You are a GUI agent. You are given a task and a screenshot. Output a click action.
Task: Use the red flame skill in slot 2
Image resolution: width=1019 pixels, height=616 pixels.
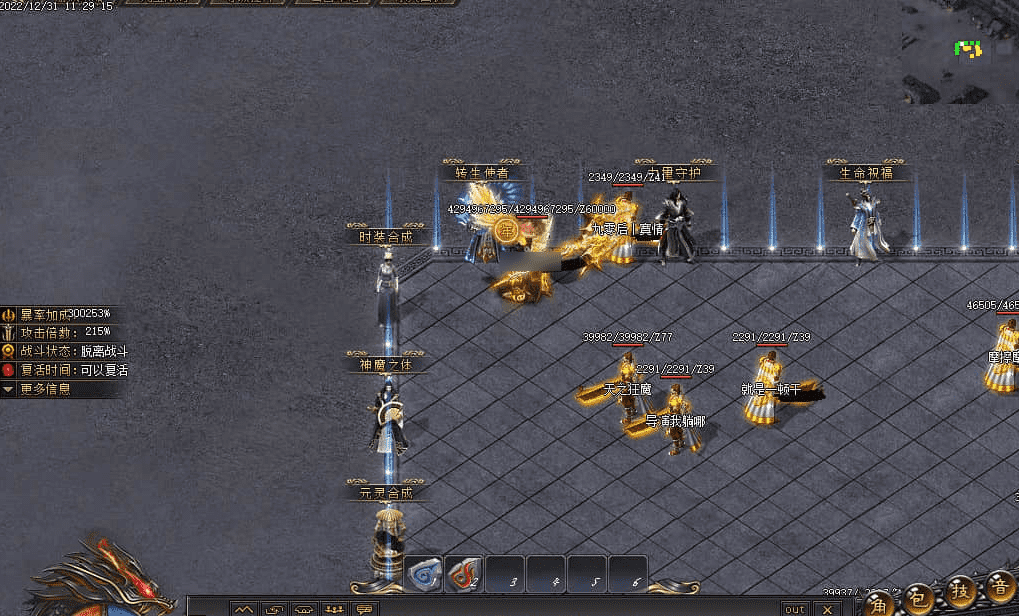pos(463,574)
